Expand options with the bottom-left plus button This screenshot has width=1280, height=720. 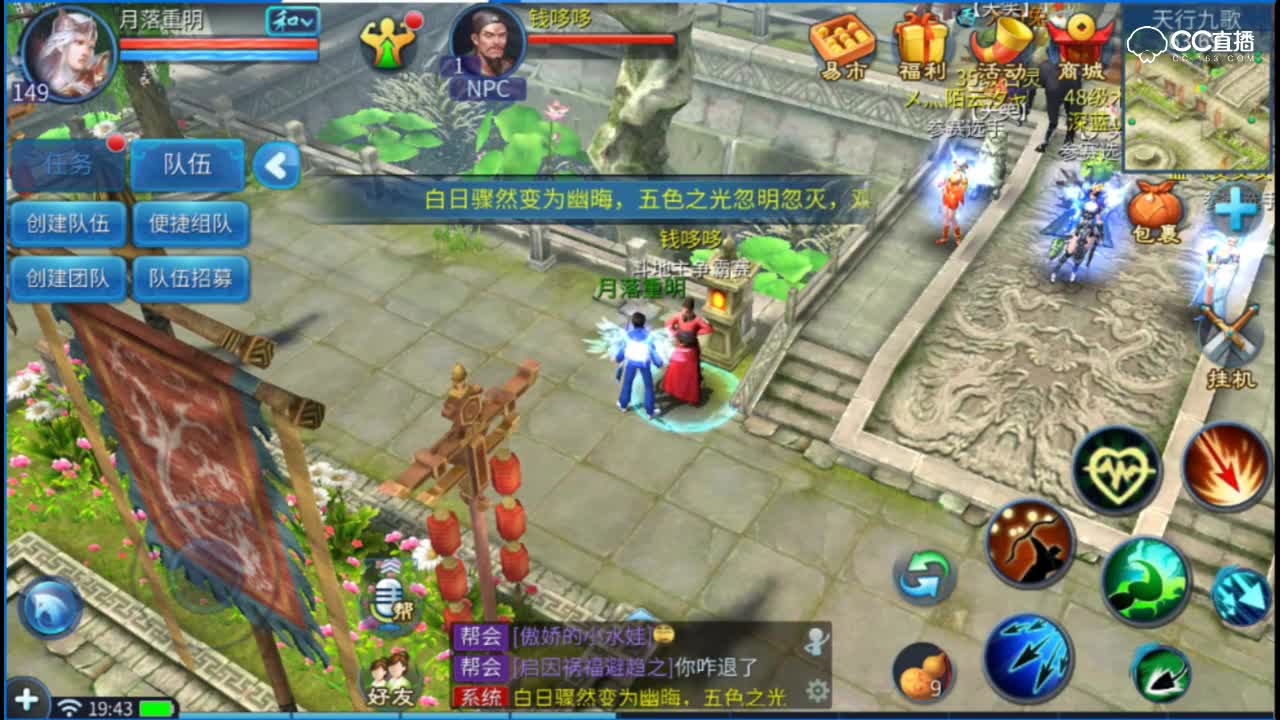point(28,702)
